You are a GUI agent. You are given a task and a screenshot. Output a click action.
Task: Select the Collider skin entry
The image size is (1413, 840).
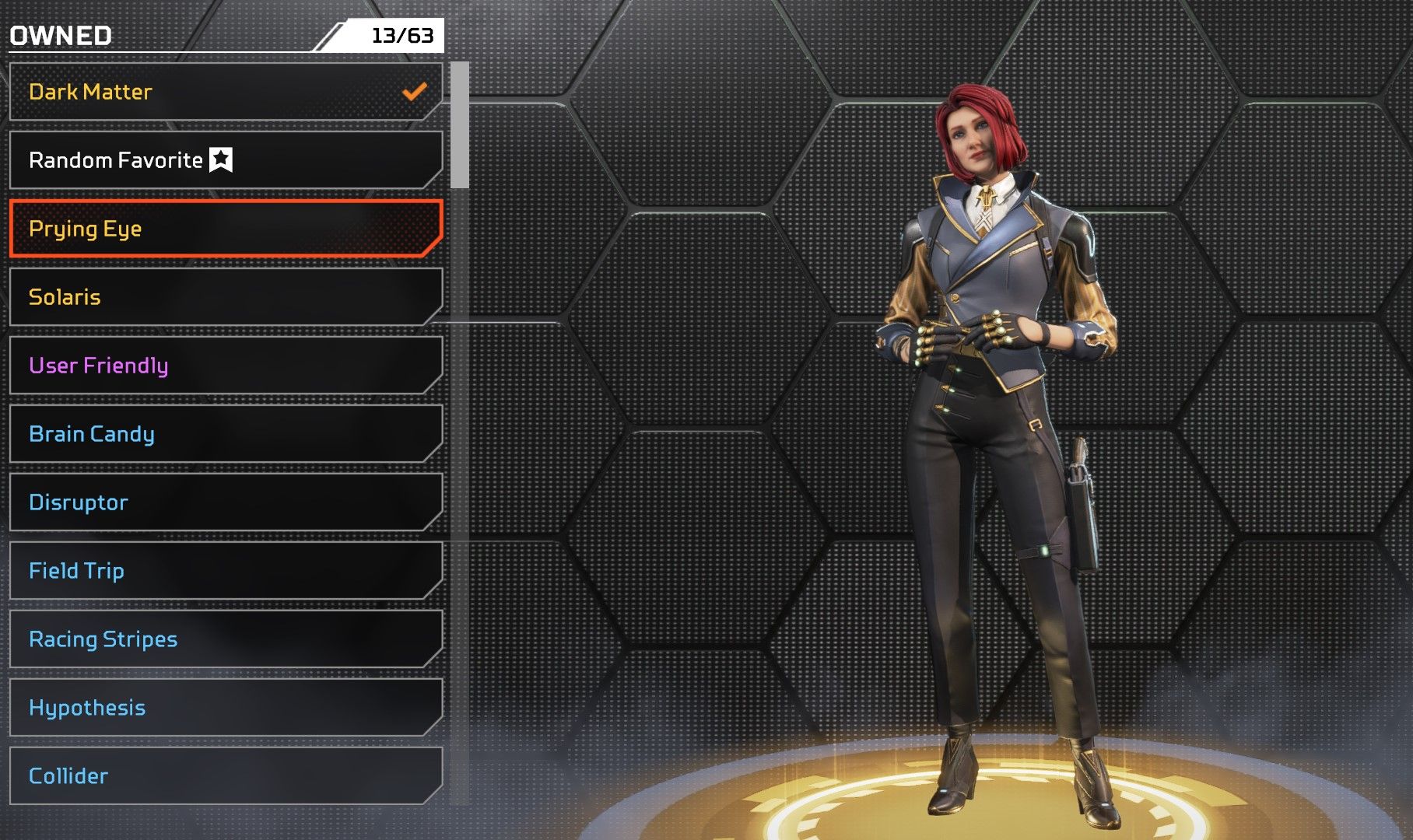(x=226, y=776)
